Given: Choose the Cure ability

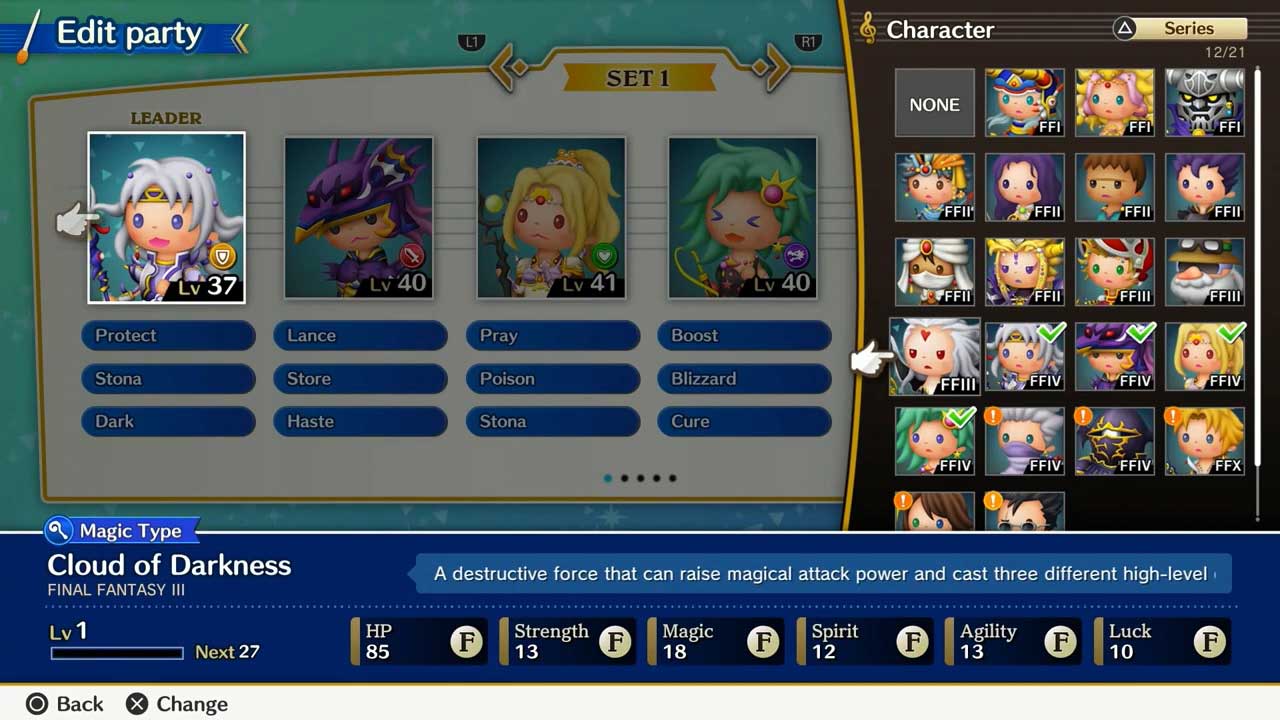Looking at the screenshot, I should pos(744,421).
